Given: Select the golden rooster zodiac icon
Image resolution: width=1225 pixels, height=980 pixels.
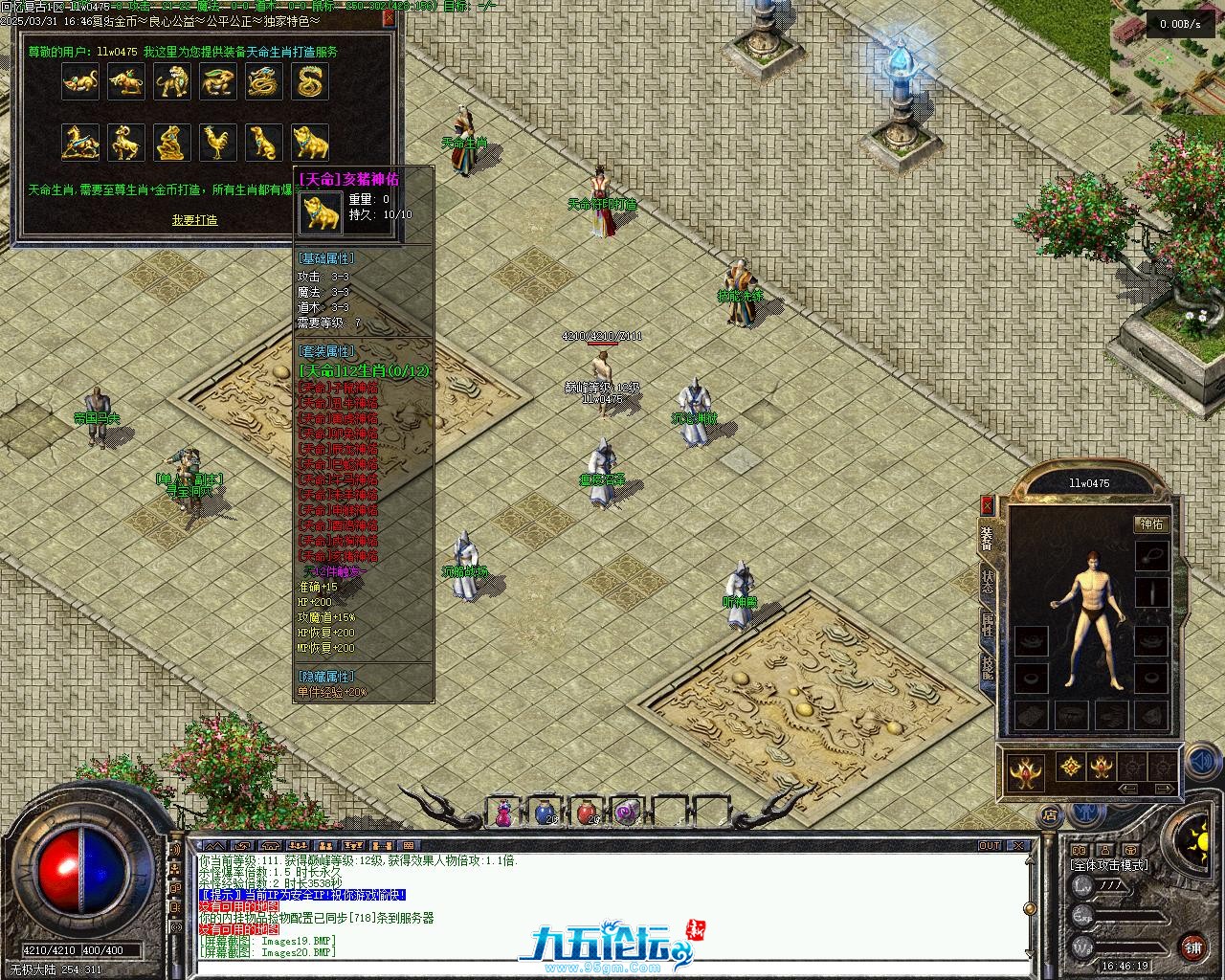Looking at the screenshot, I should click(x=218, y=143).
